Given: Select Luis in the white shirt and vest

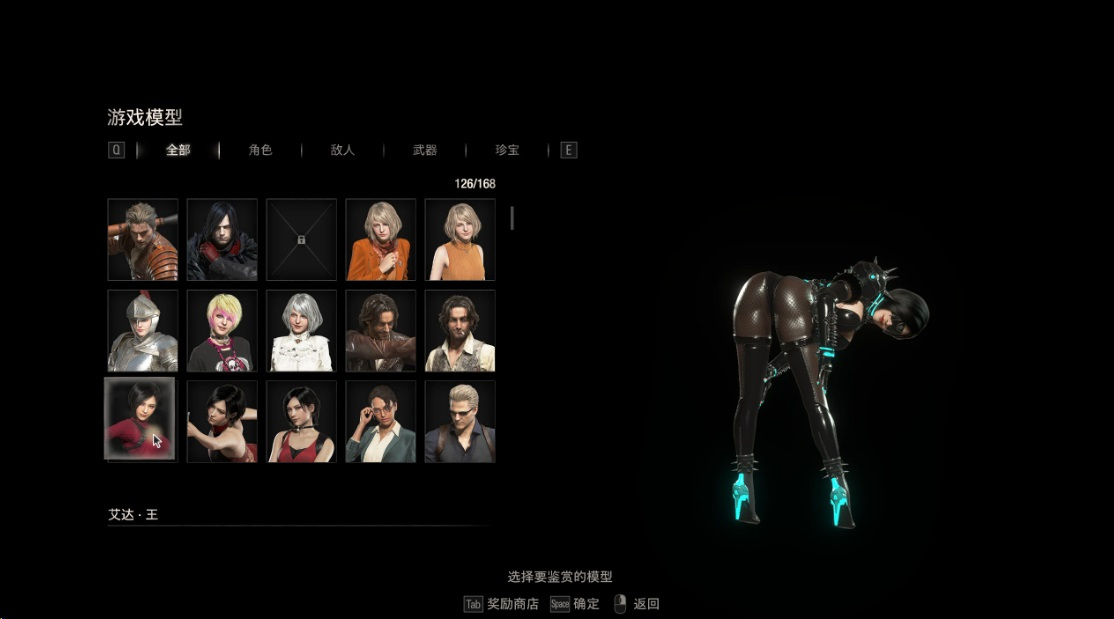Looking at the screenshot, I should (460, 331).
